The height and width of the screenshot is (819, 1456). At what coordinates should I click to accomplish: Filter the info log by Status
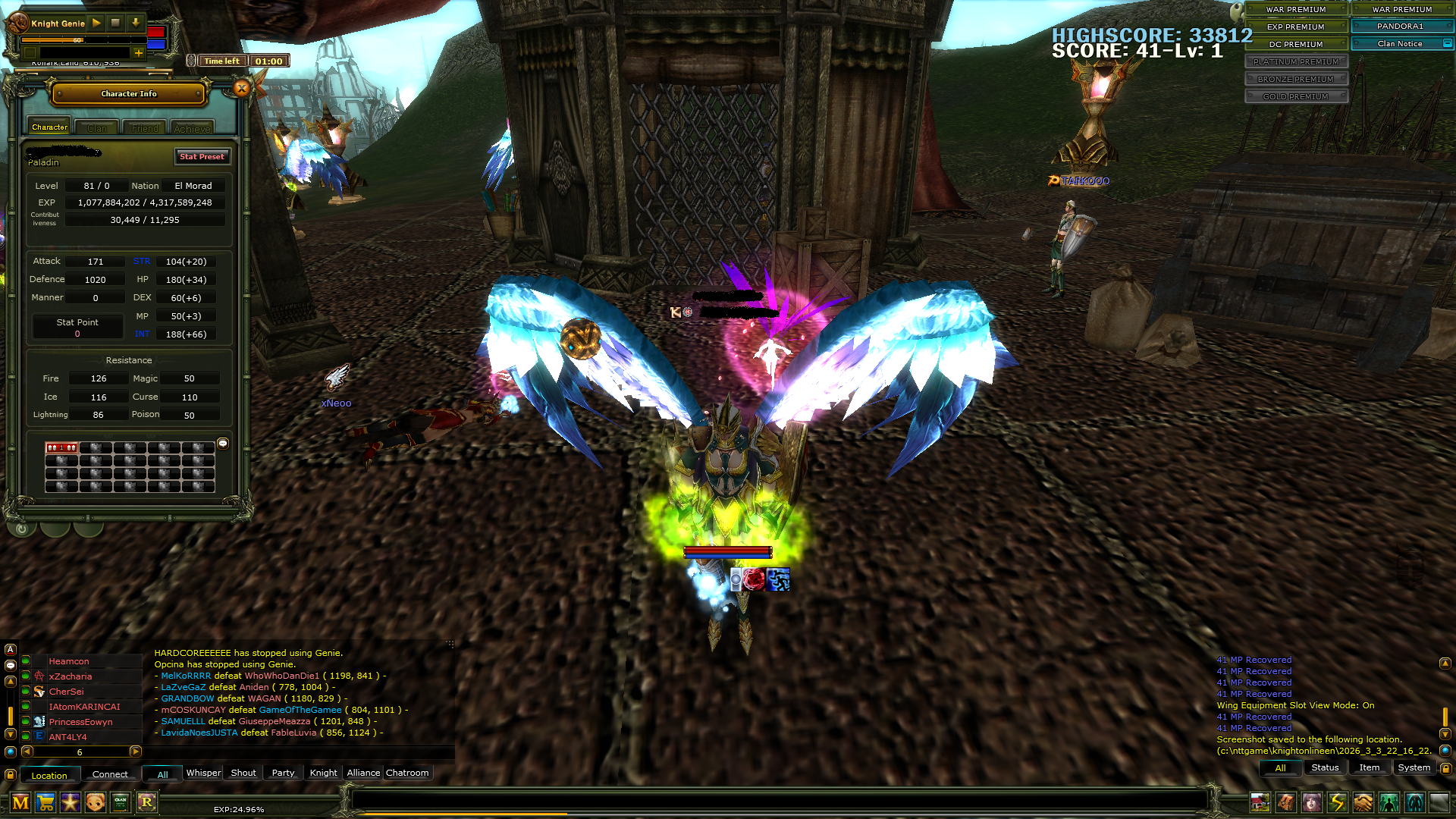pos(1325,767)
